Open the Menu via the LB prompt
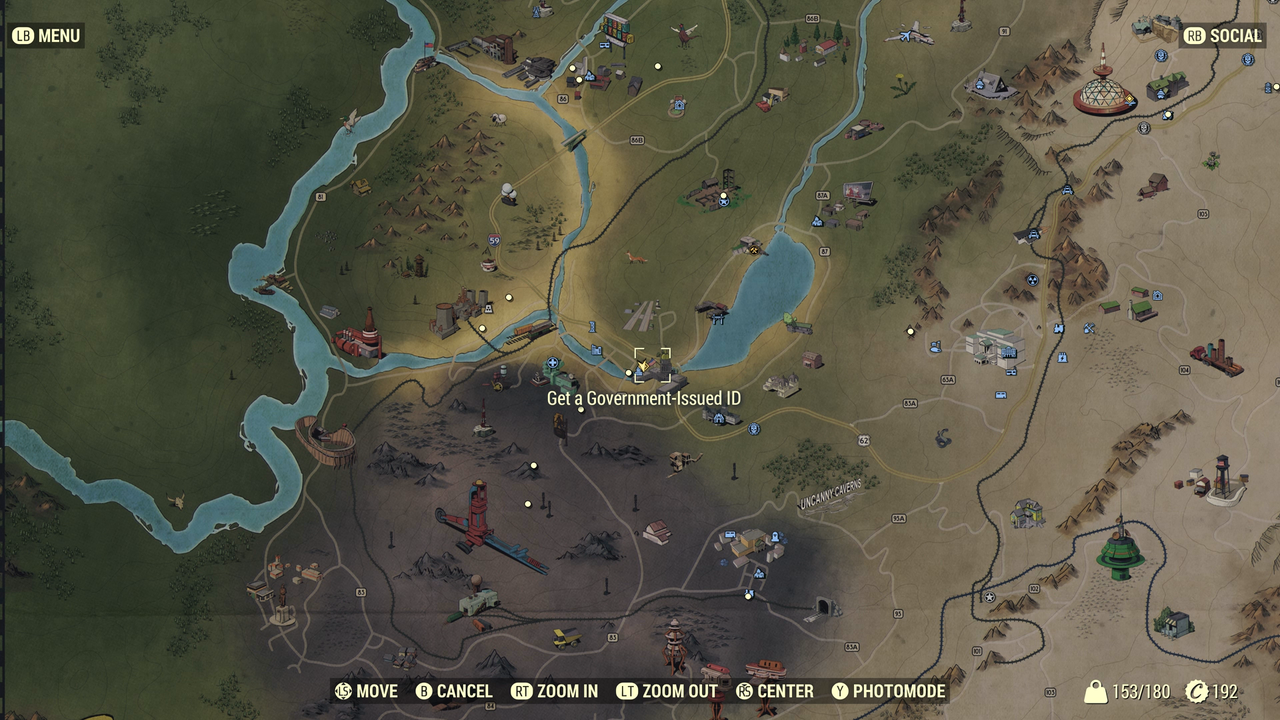The width and height of the screenshot is (1280, 720). click(48, 35)
